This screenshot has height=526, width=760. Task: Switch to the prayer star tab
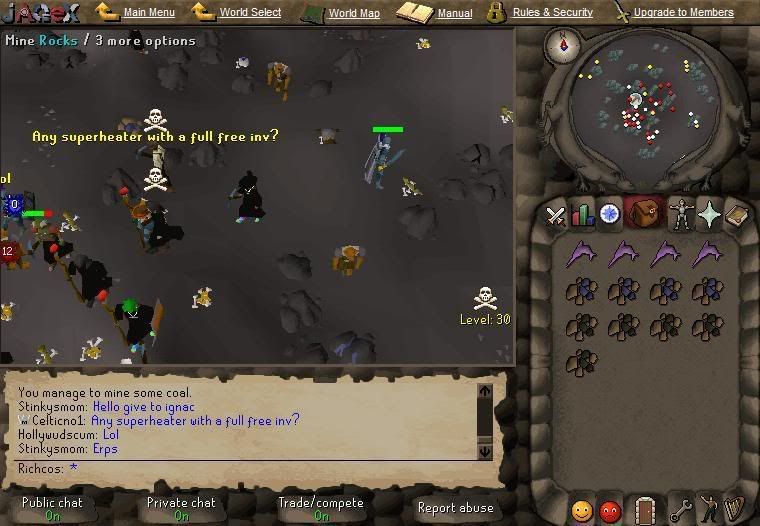(709, 214)
